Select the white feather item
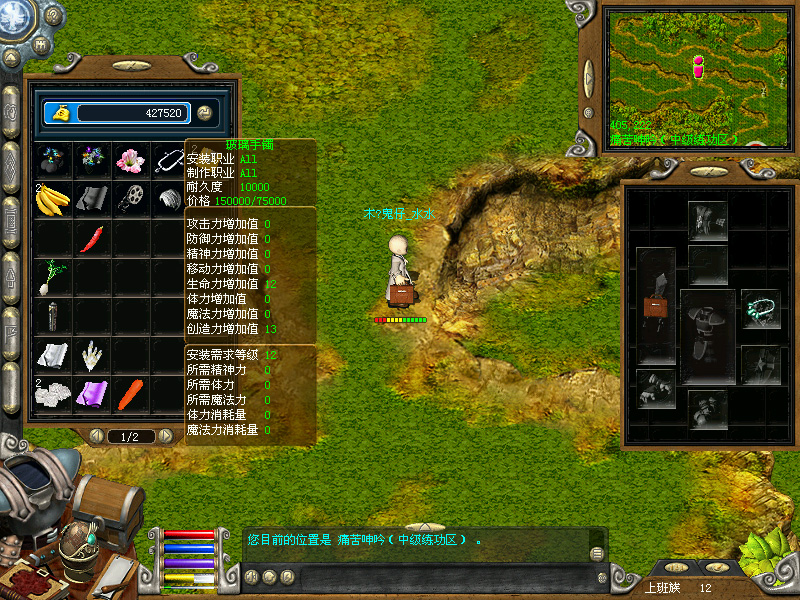The image size is (800, 600). click(91, 354)
